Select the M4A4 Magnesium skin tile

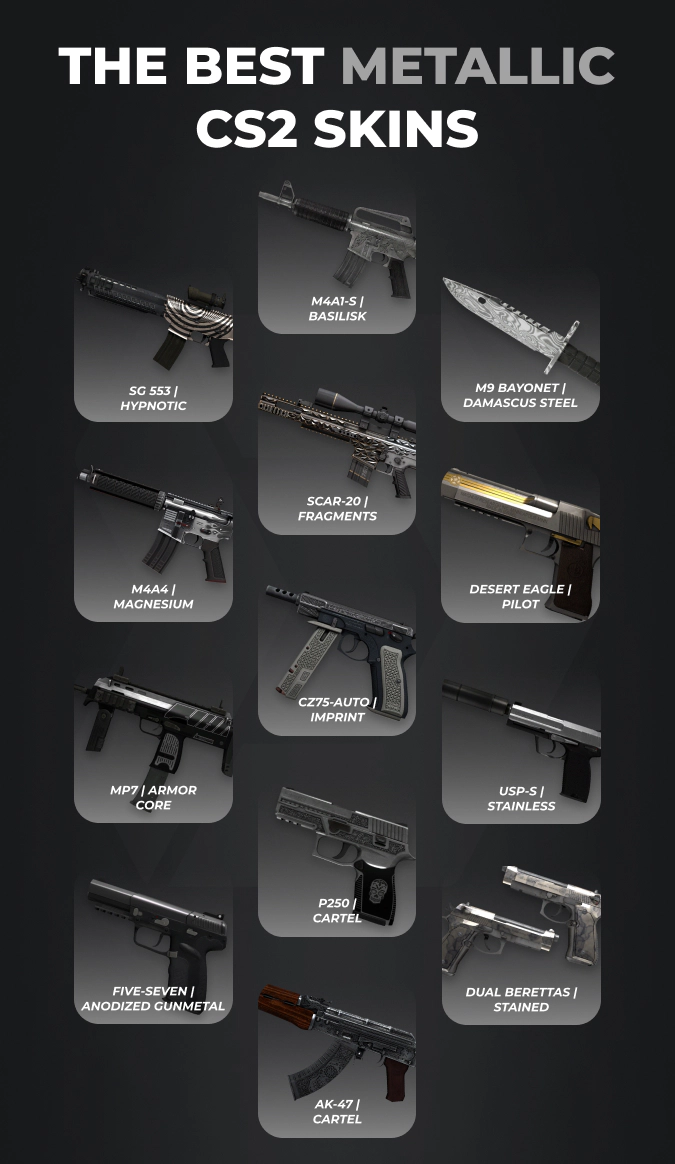tap(153, 543)
